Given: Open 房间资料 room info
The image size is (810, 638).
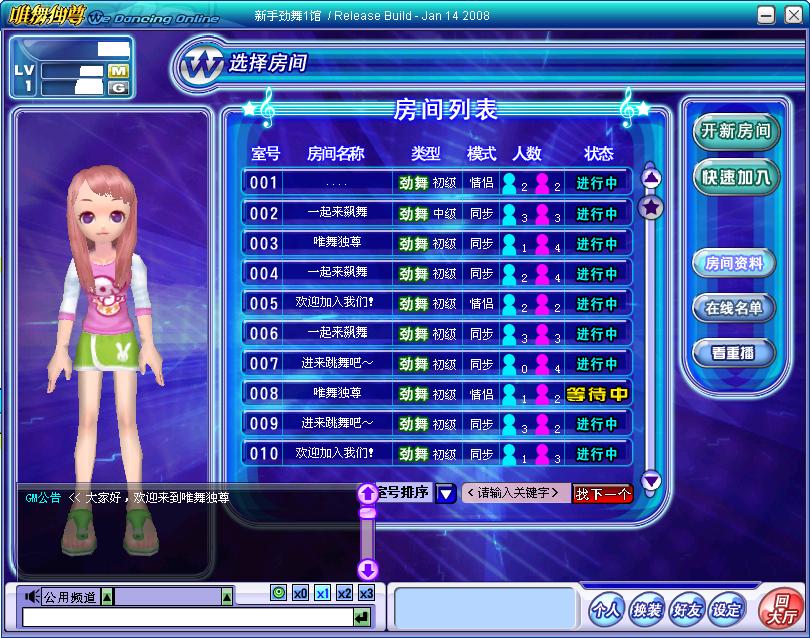Looking at the screenshot, I should point(734,264).
